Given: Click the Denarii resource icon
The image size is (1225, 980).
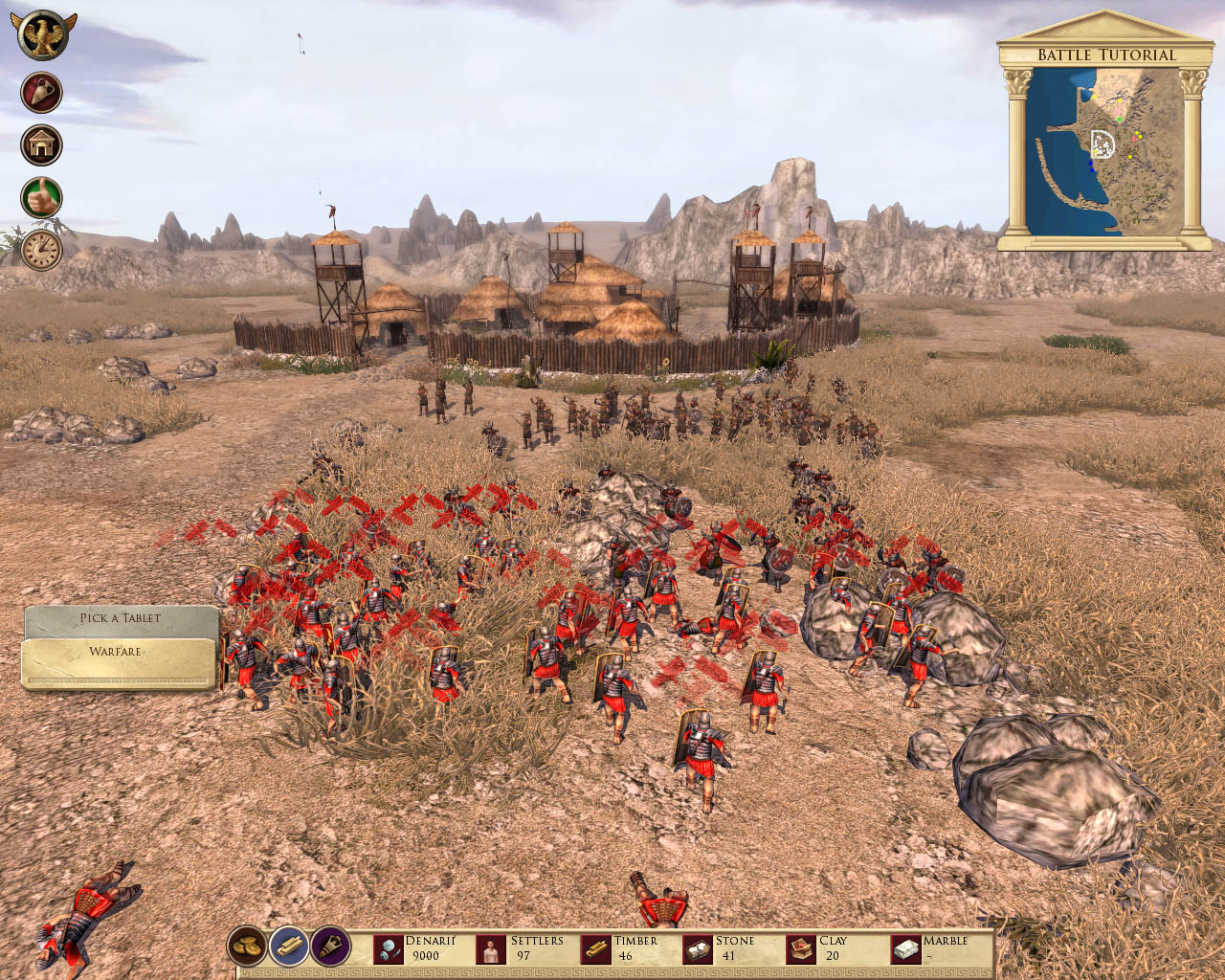Looking at the screenshot, I should 389,949.
